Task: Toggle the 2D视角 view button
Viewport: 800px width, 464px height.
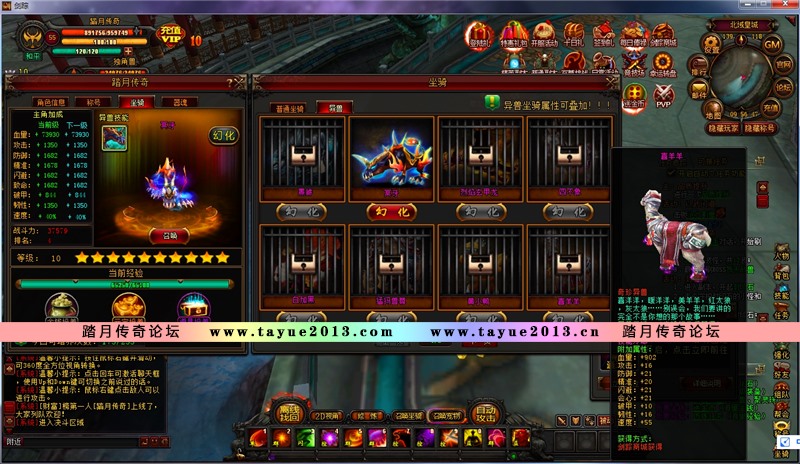Action: tap(324, 415)
